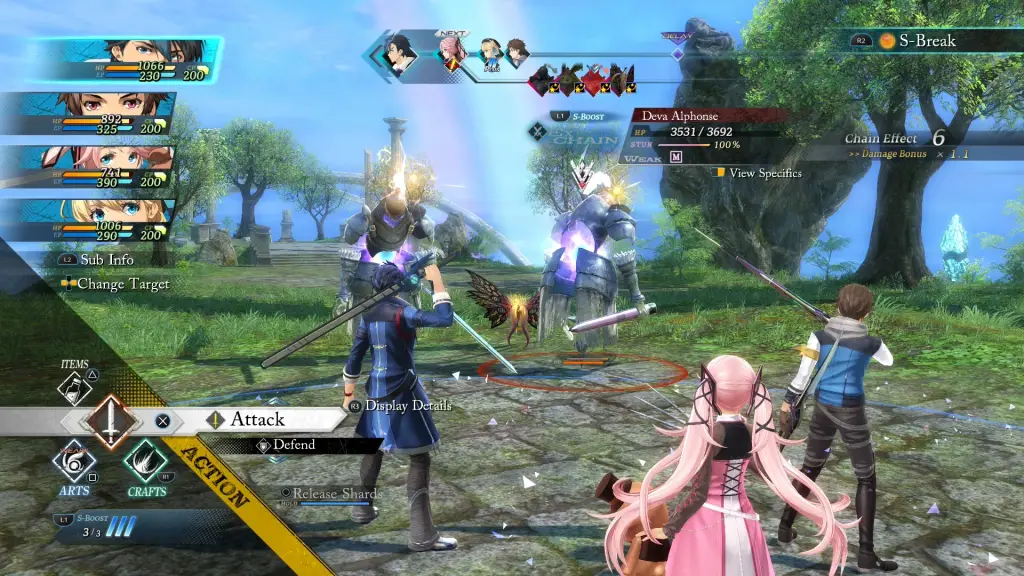Click the sword Attack icon
Viewport: 1024px width, 576px height.
pos(110,421)
